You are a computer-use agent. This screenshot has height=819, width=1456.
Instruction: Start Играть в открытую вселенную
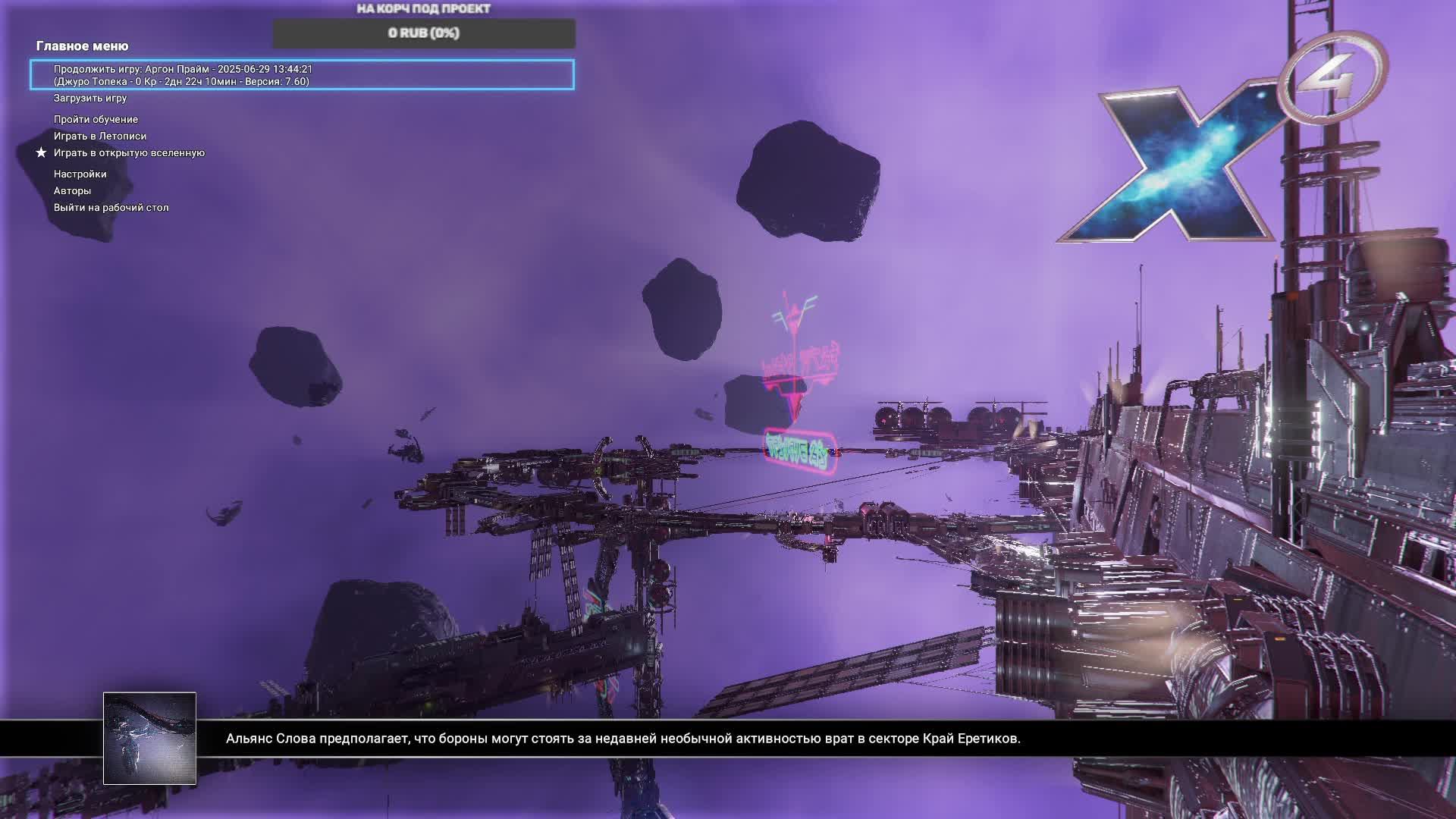(129, 152)
